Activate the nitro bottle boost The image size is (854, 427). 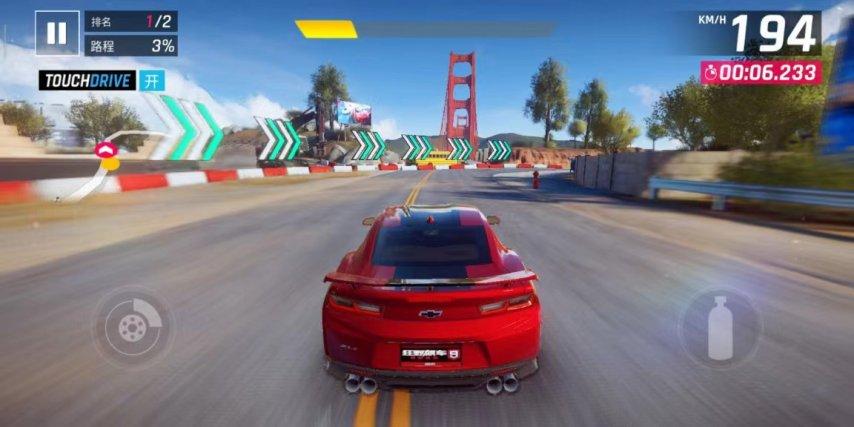pos(720,327)
